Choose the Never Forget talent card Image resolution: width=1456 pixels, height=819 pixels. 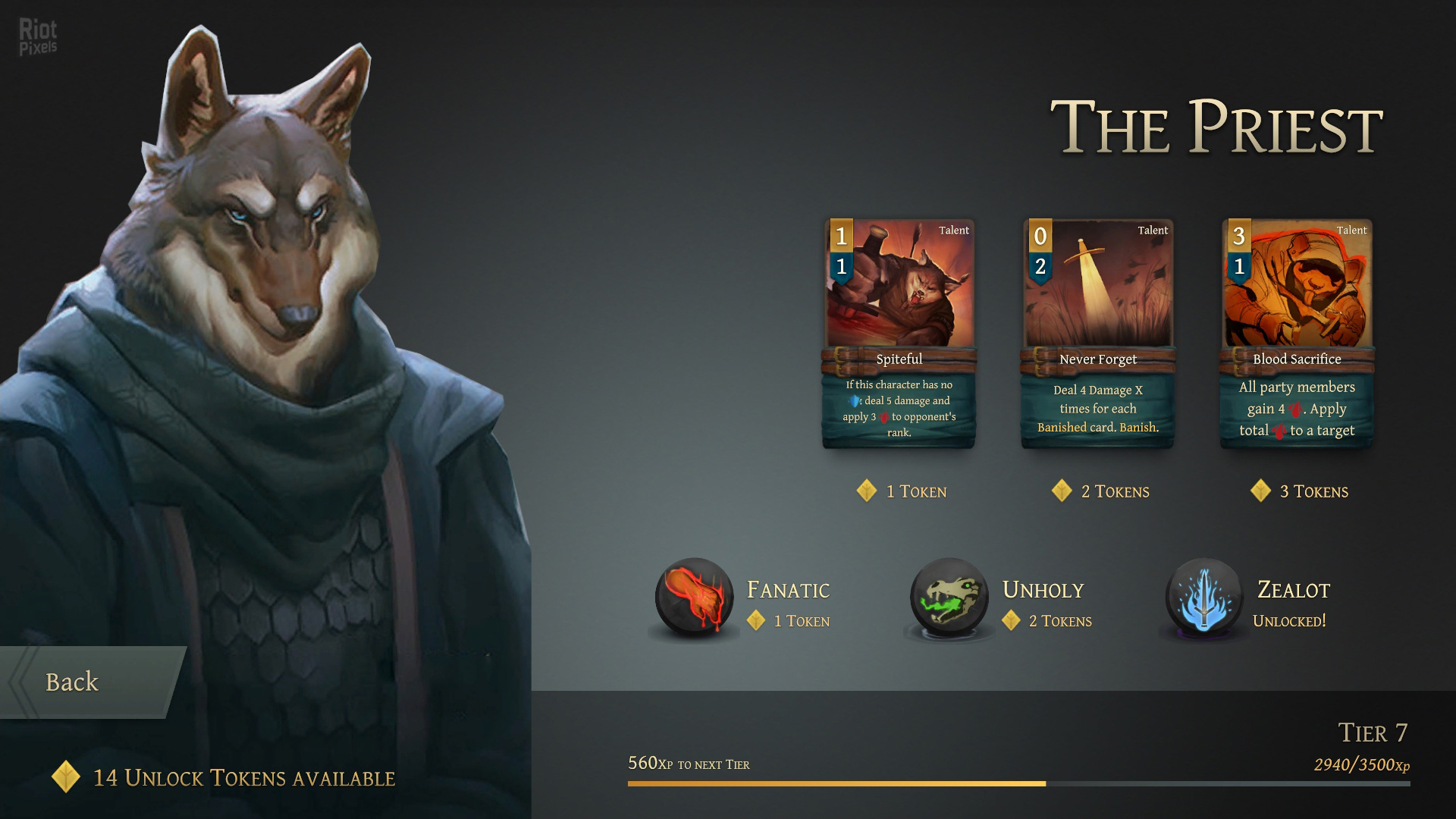click(x=1098, y=334)
